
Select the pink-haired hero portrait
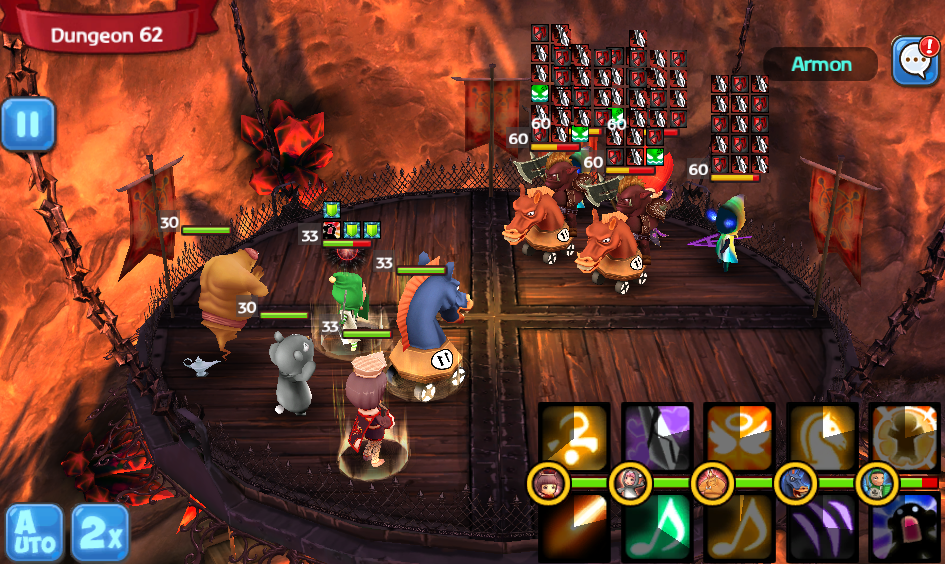tap(630, 483)
